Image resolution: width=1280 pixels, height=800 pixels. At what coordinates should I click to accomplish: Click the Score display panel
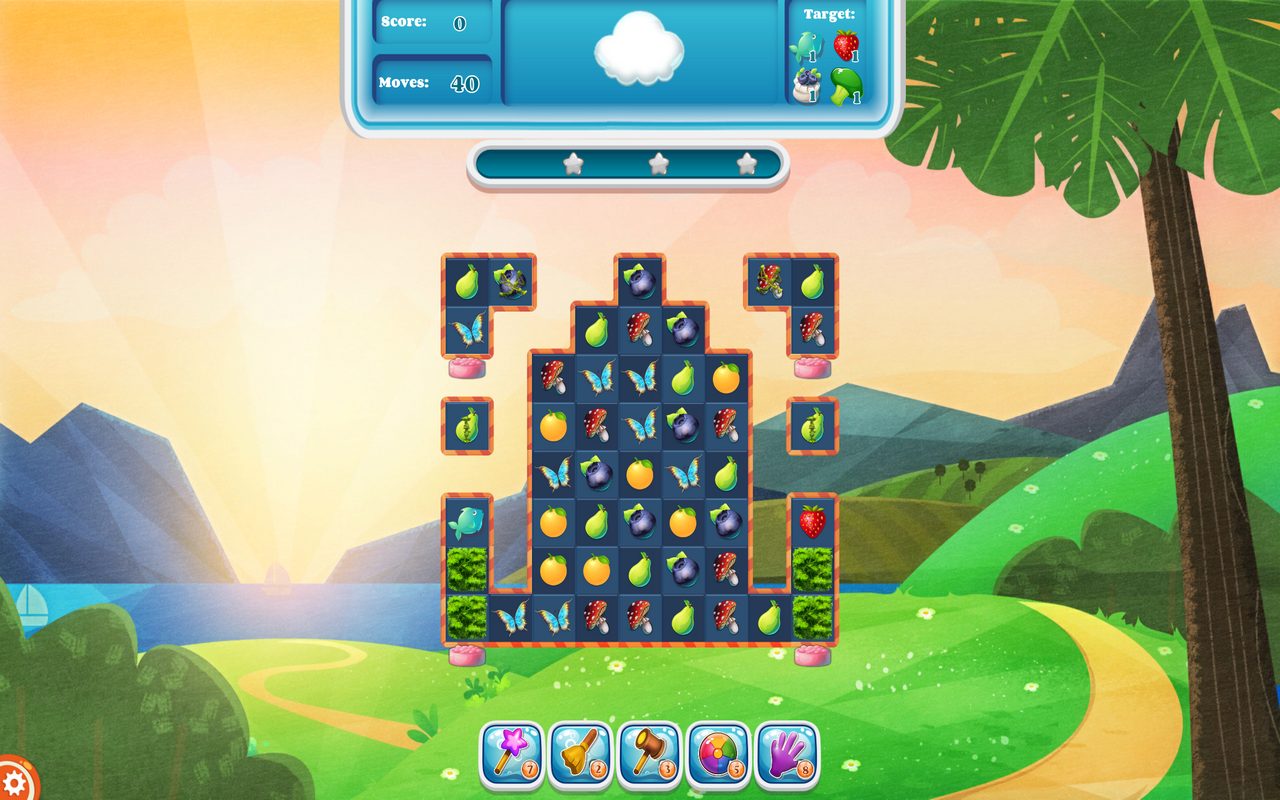pyautogui.click(x=432, y=22)
